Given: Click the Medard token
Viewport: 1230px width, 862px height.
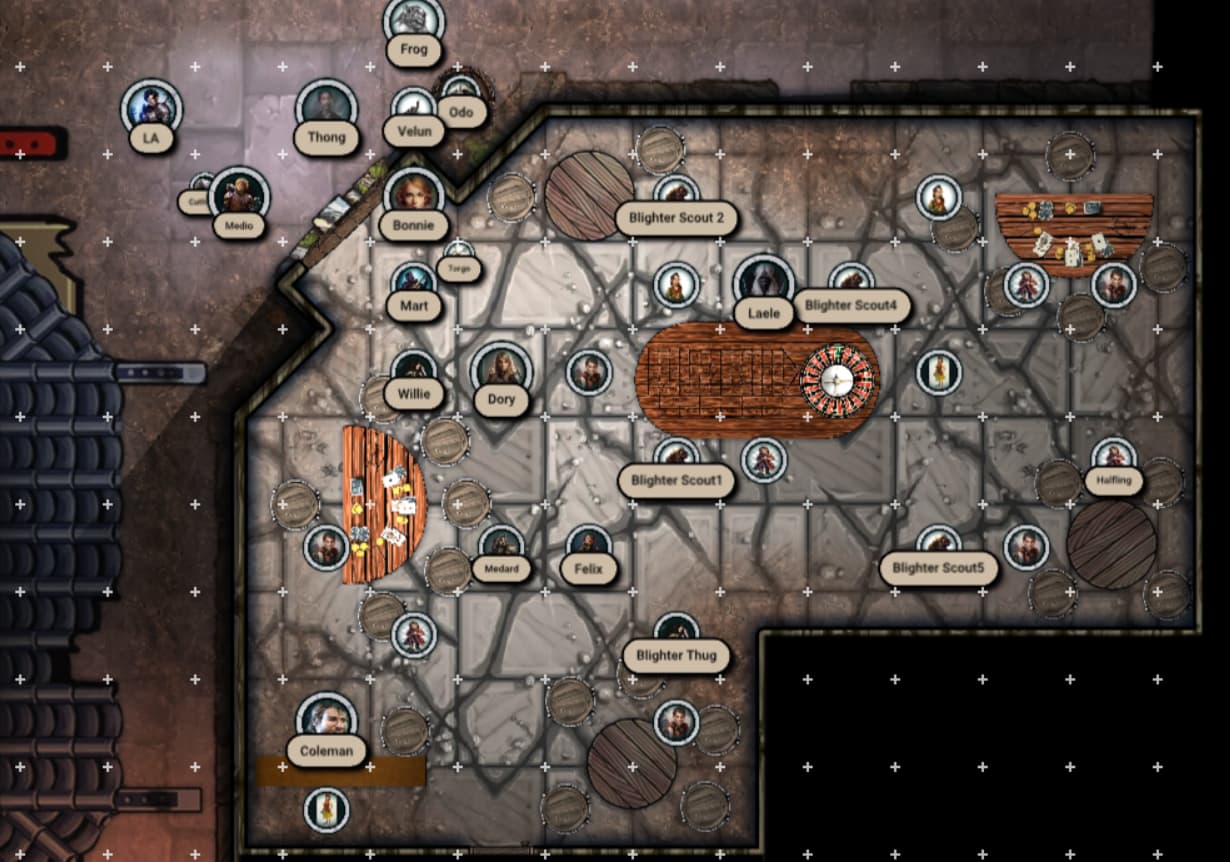Looking at the screenshot, I should pos(501,546).
